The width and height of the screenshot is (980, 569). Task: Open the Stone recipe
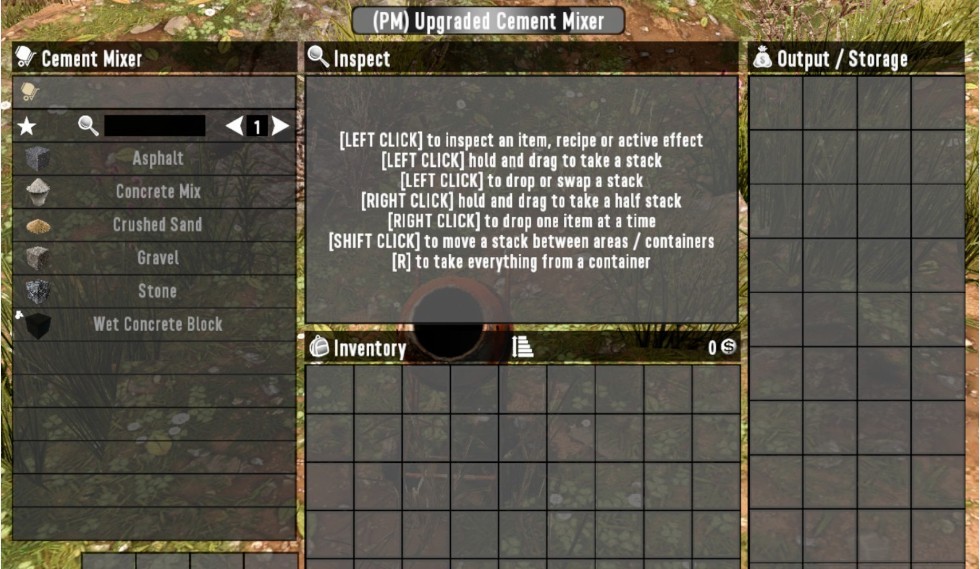[157, 291]
